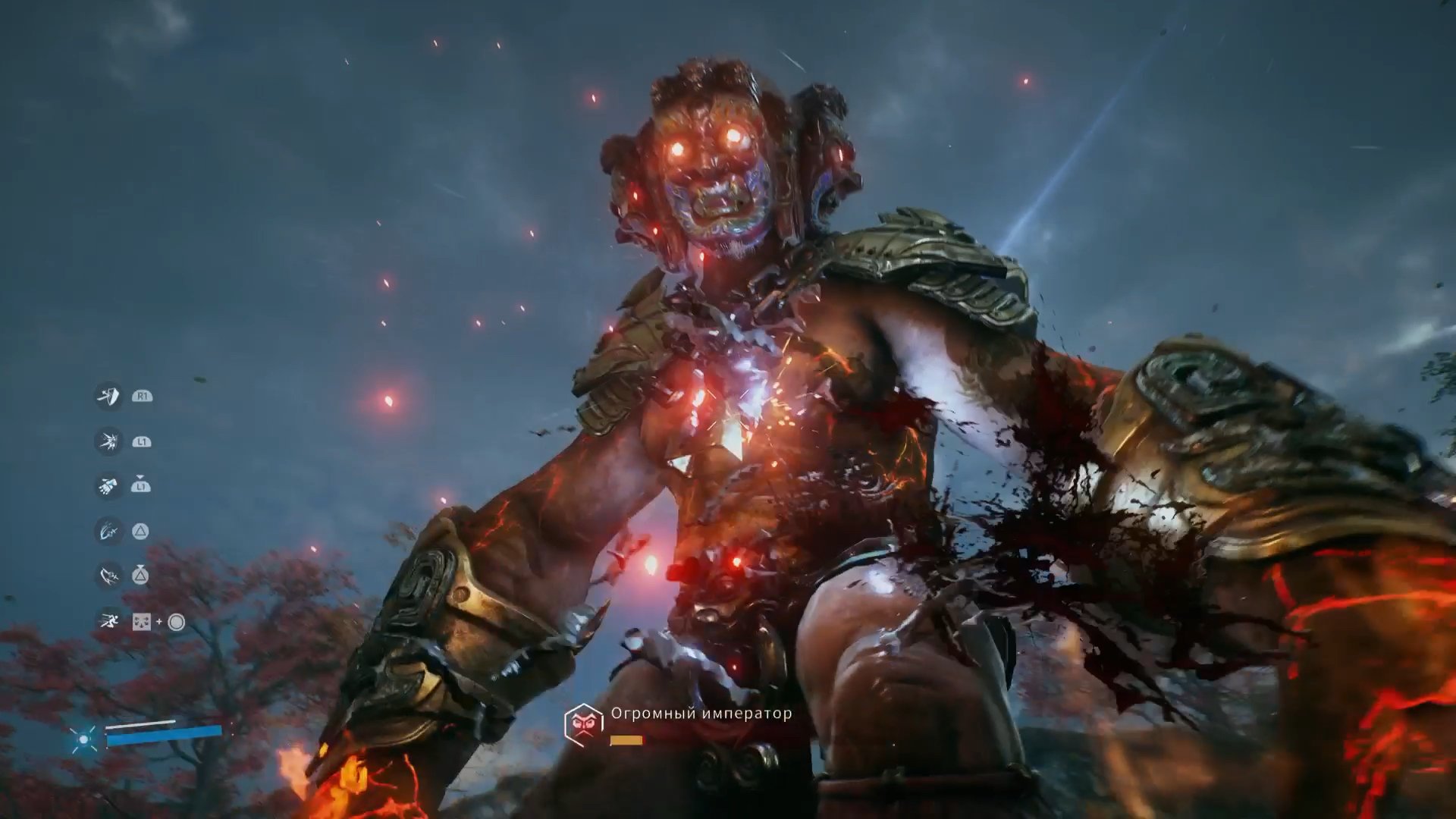Activate the burst strike skill icon
Image resolution: width=1456 pixels, height=819 pixels.
[x=108, y=441]
